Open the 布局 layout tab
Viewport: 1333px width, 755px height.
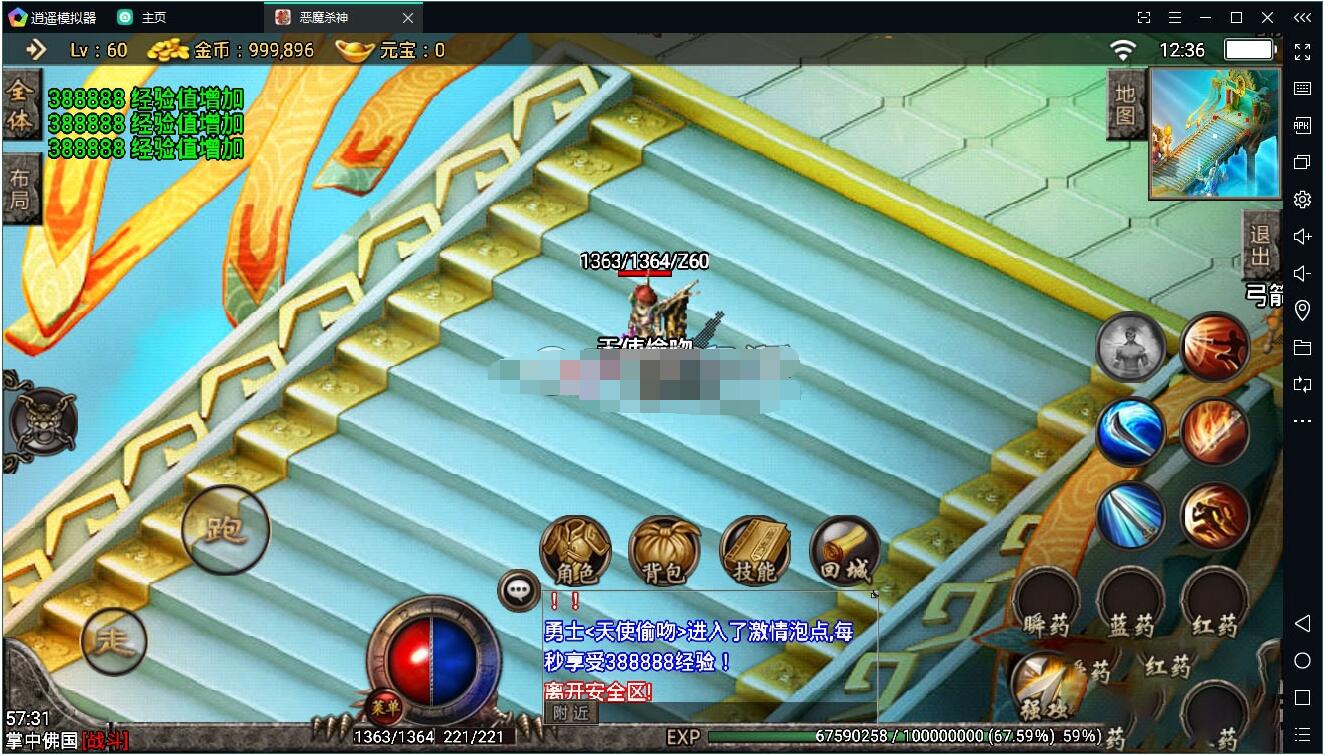tap(20, 190)
